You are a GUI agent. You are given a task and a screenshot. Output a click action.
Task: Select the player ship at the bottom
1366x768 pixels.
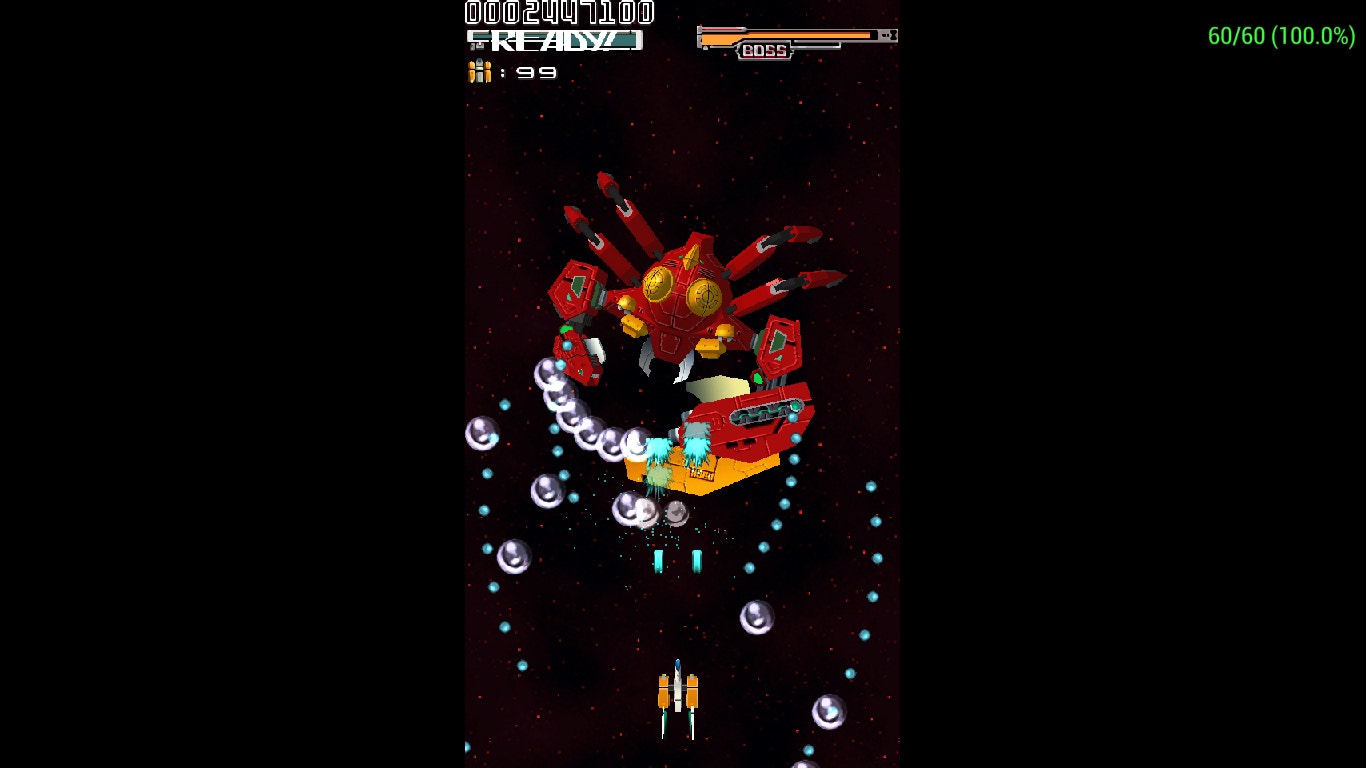[678, 690]
